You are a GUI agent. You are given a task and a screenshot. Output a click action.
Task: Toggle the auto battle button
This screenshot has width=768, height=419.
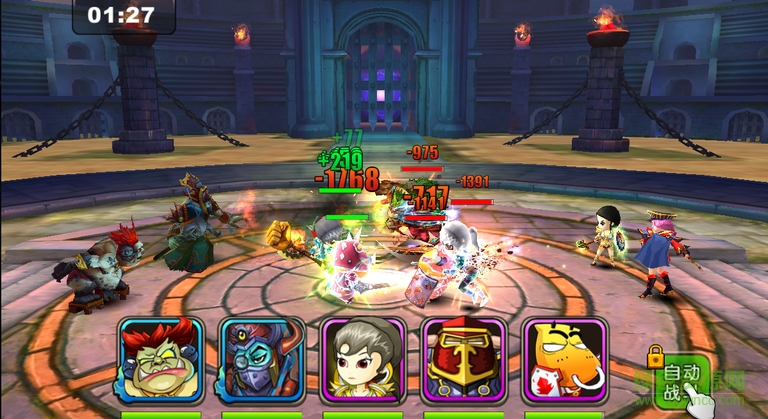tap(680, 380)
